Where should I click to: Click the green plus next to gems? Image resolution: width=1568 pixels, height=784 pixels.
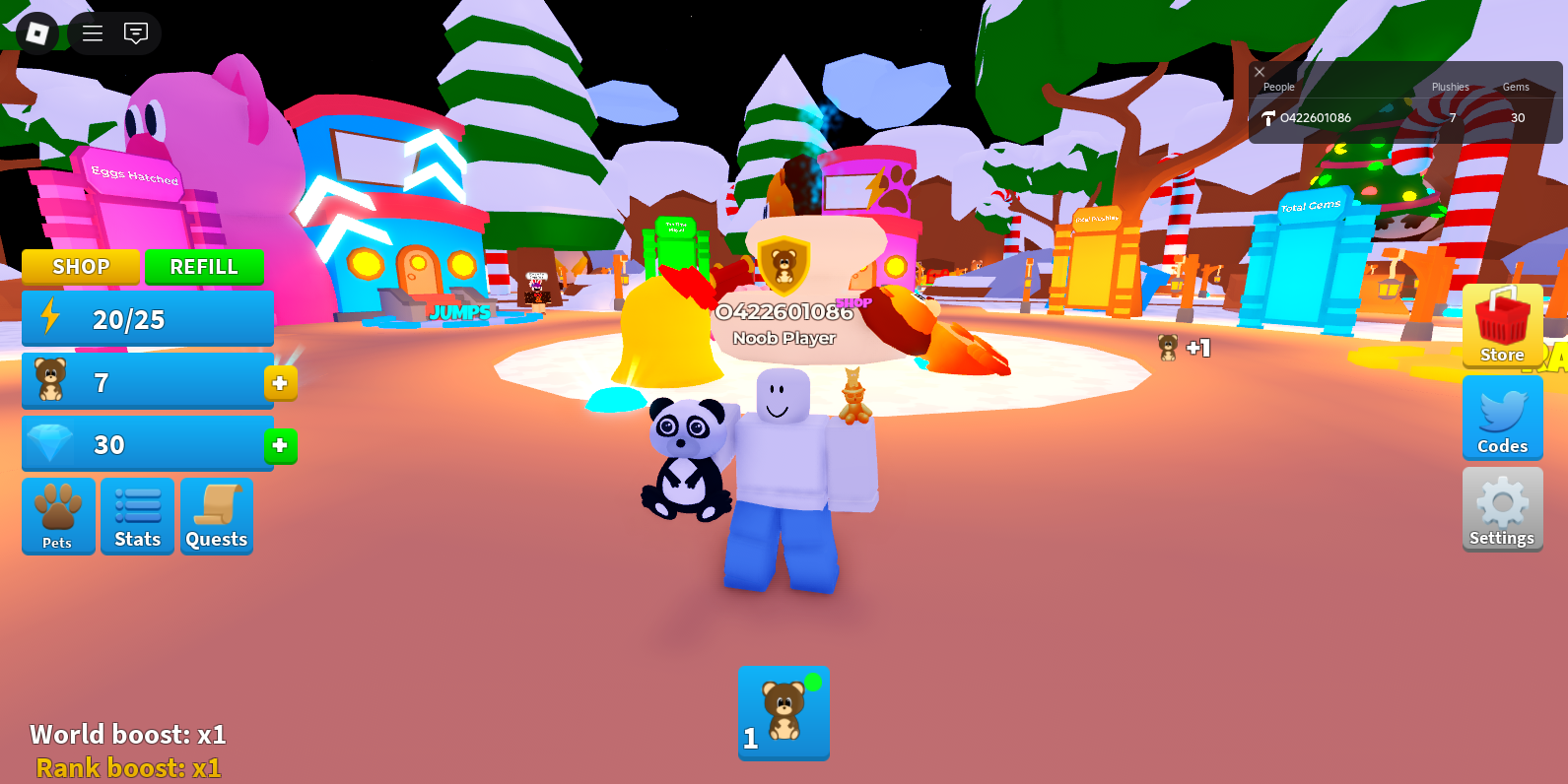click(281, 446)
